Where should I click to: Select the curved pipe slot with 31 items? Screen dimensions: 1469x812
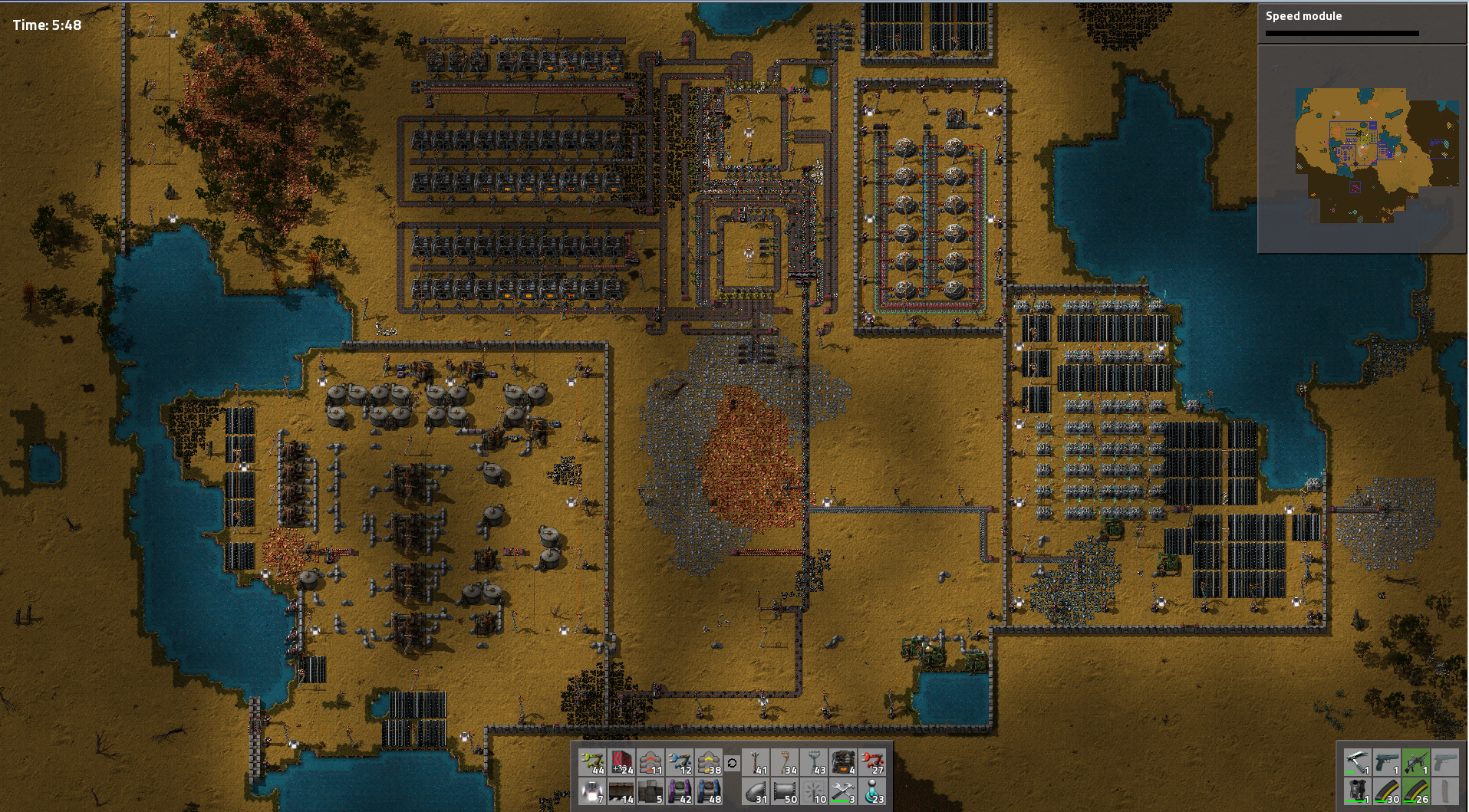756,792
